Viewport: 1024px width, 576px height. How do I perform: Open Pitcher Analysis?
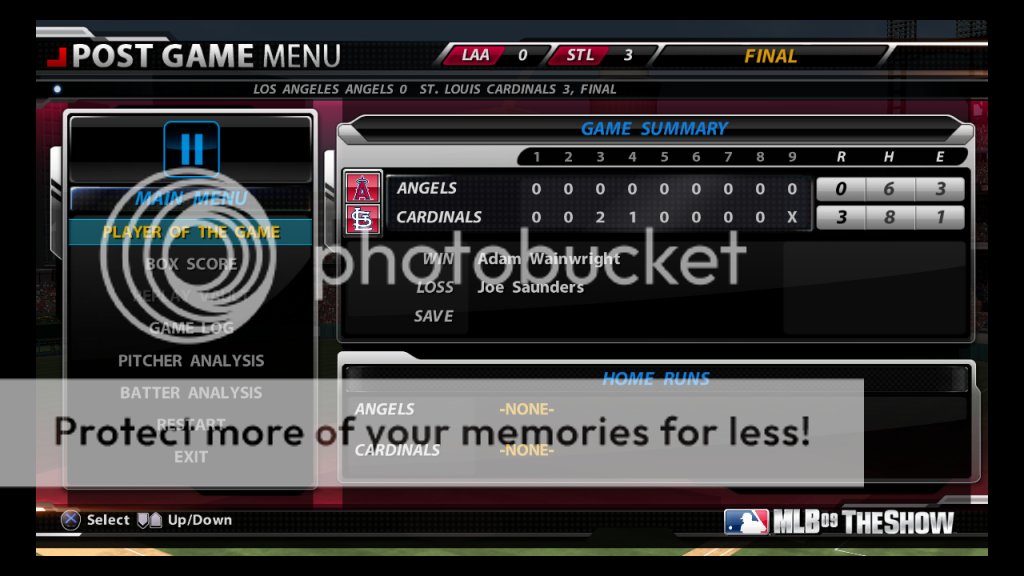pos(191,360)
